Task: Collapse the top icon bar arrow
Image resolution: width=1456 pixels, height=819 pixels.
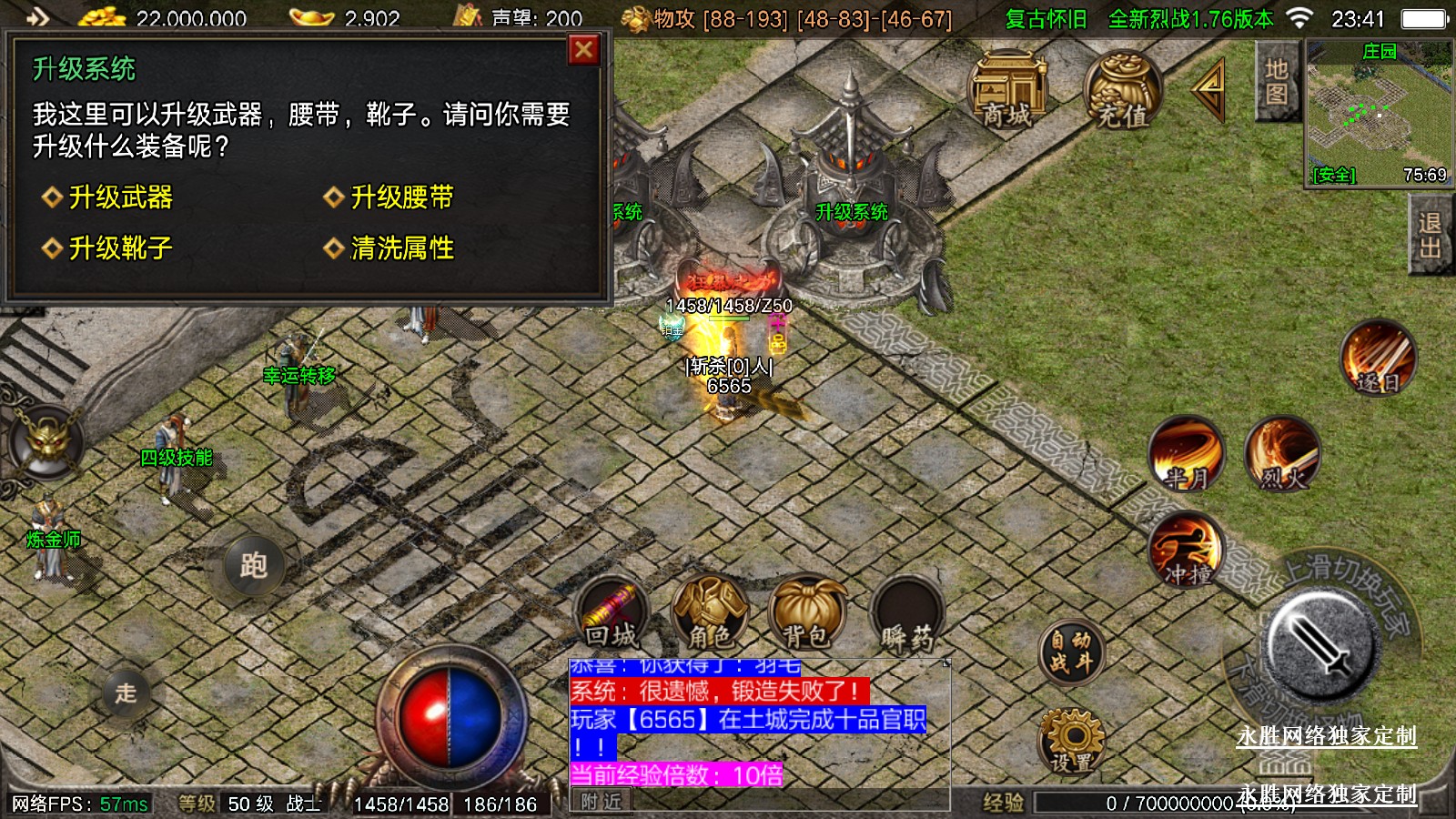Action: click(x=1210, y=88)
